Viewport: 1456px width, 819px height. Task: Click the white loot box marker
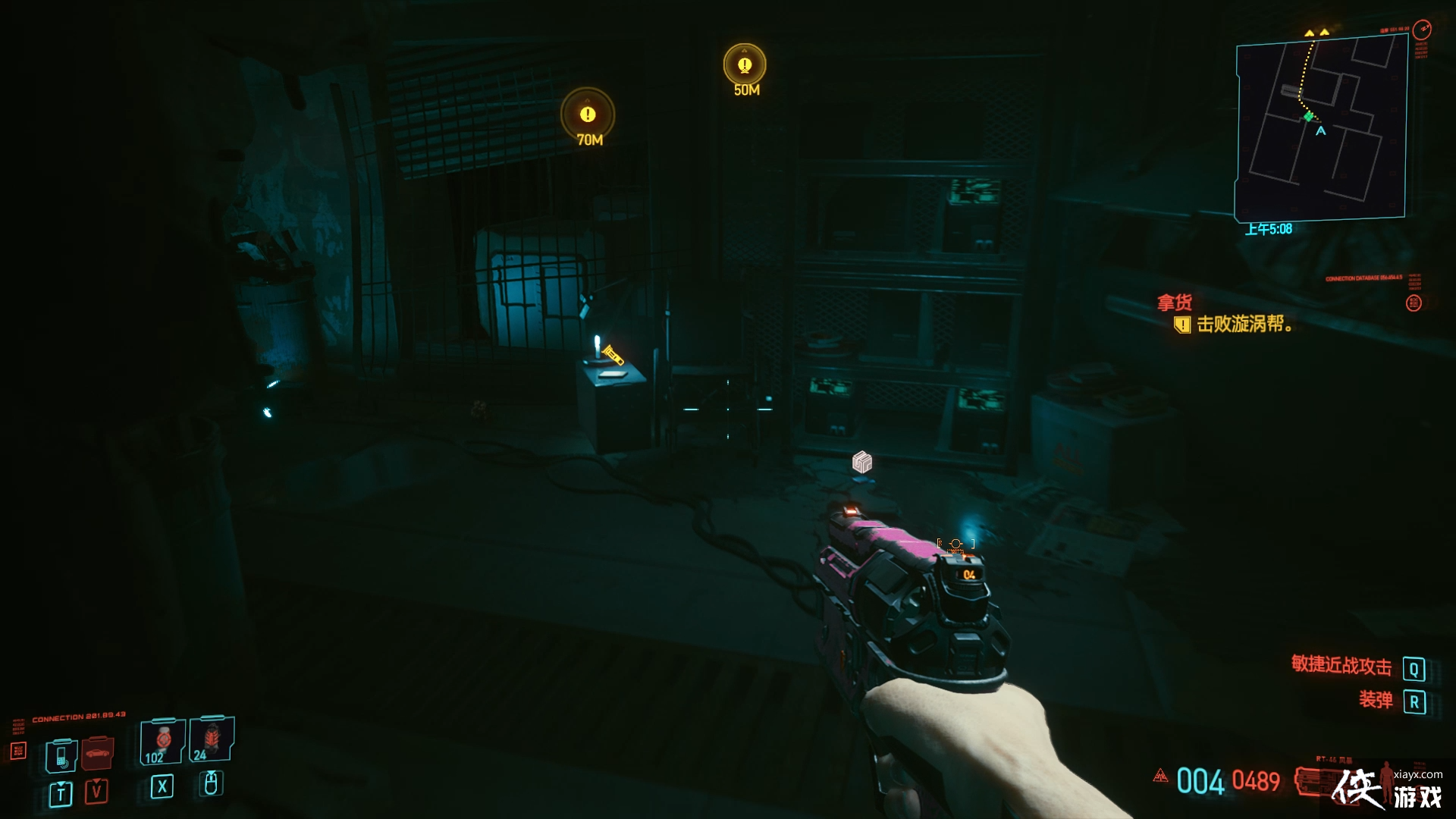click(x=862, y=462)
